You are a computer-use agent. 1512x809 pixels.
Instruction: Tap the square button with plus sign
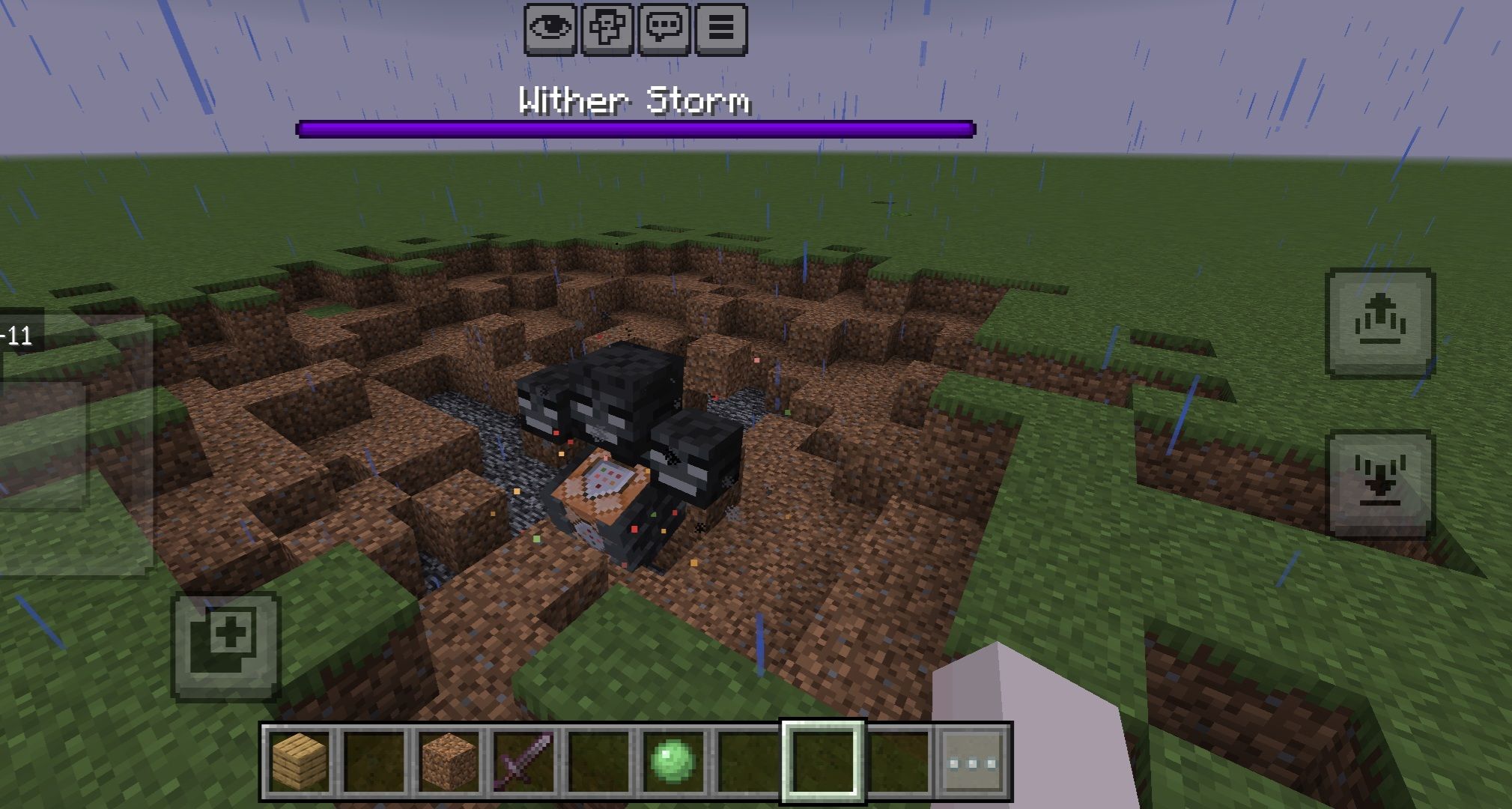click(226, 646)
